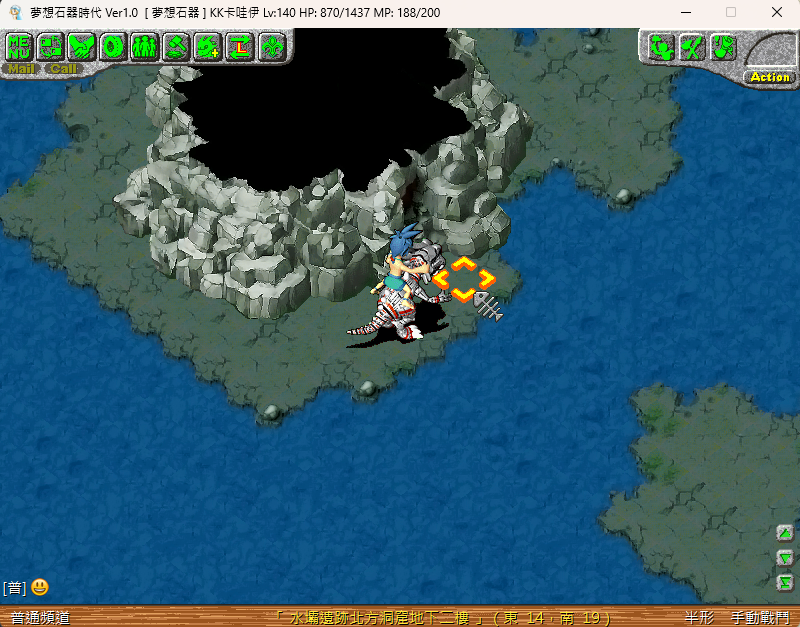
Task: Activate the arrows swap L icon
Action: point(240,46)
